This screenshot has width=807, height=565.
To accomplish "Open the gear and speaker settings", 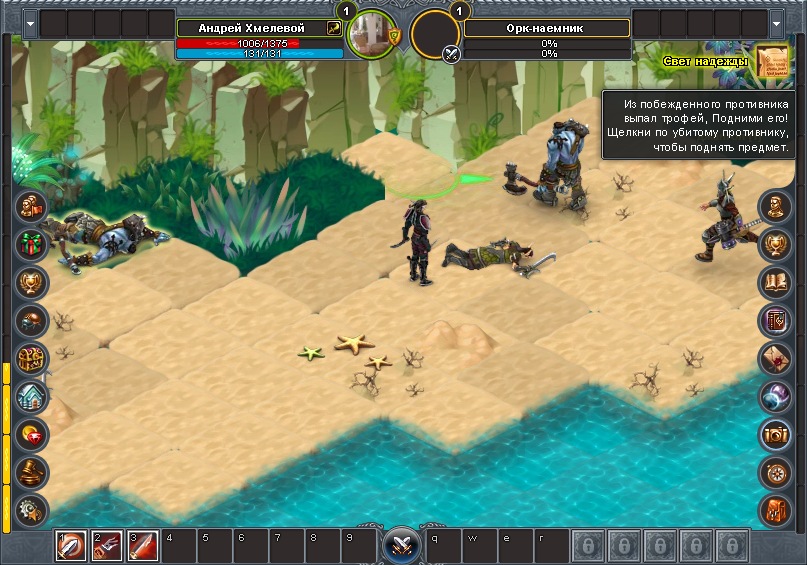I will (x=32, y=509).
